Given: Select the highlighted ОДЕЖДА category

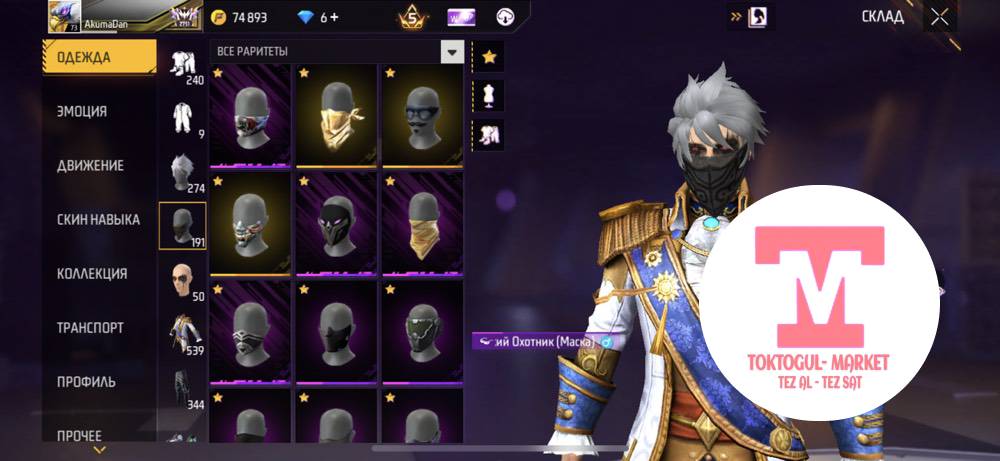Looking at the screenshot, I should point(98,57).
